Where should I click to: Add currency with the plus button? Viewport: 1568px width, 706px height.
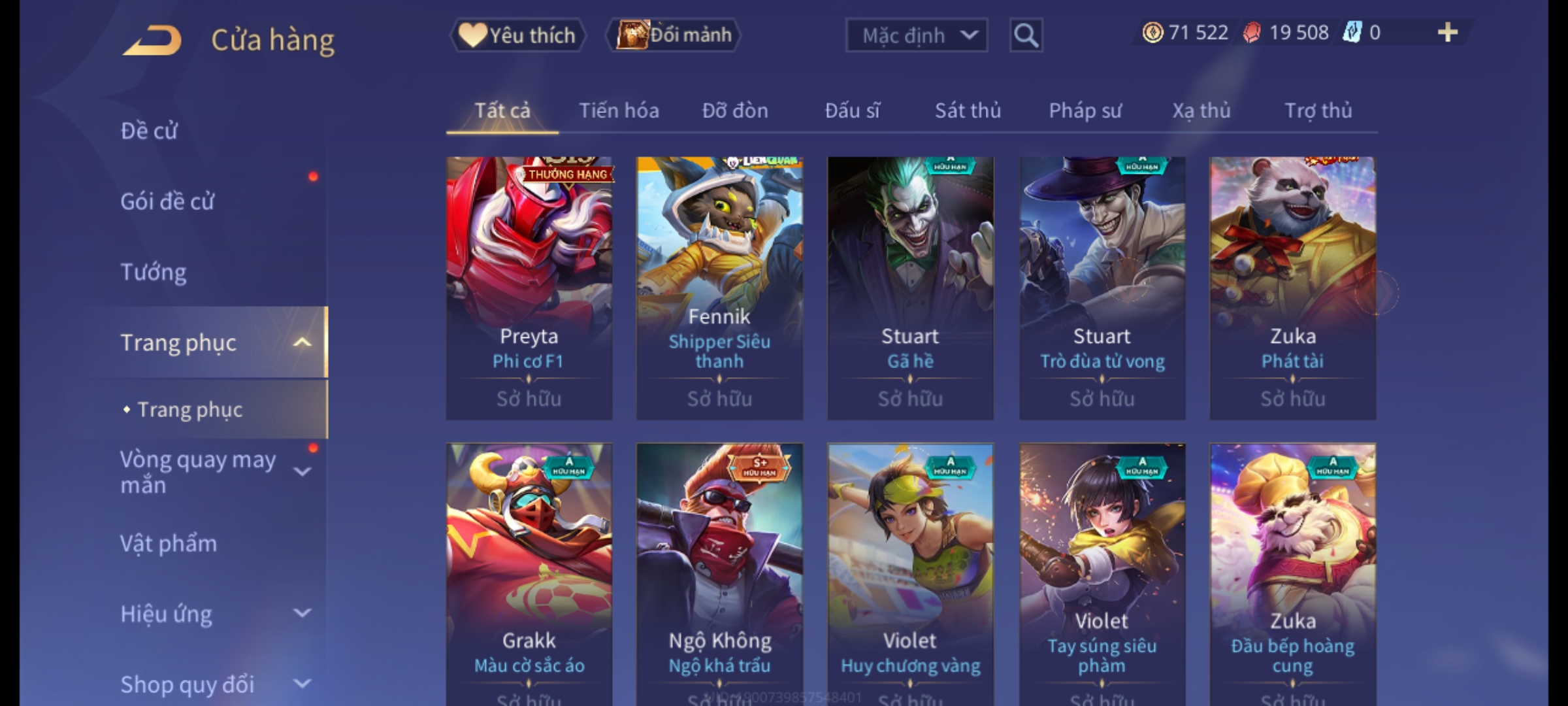(x=1447, y=33)
